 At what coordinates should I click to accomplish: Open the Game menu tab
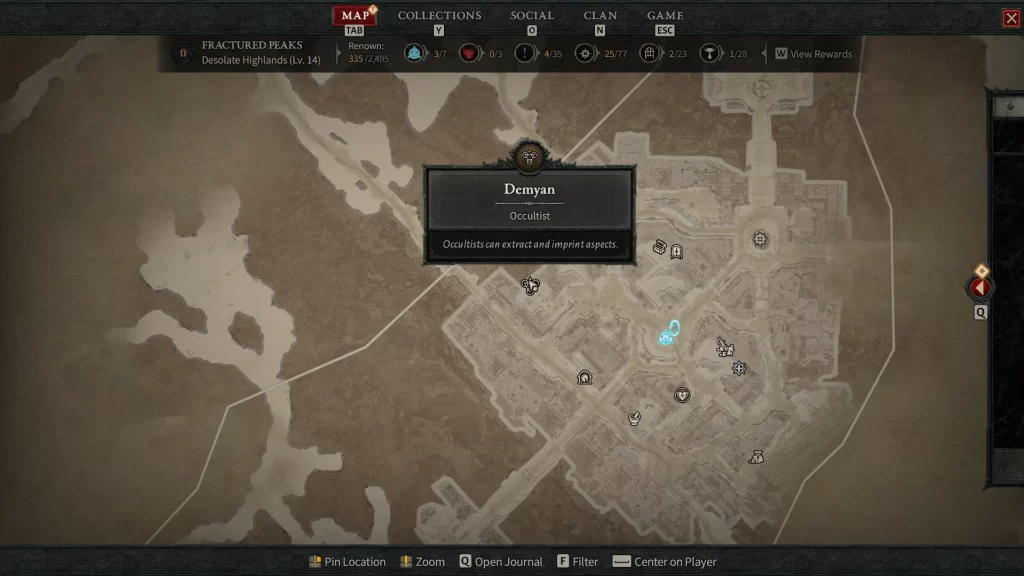tap(665, 16)
